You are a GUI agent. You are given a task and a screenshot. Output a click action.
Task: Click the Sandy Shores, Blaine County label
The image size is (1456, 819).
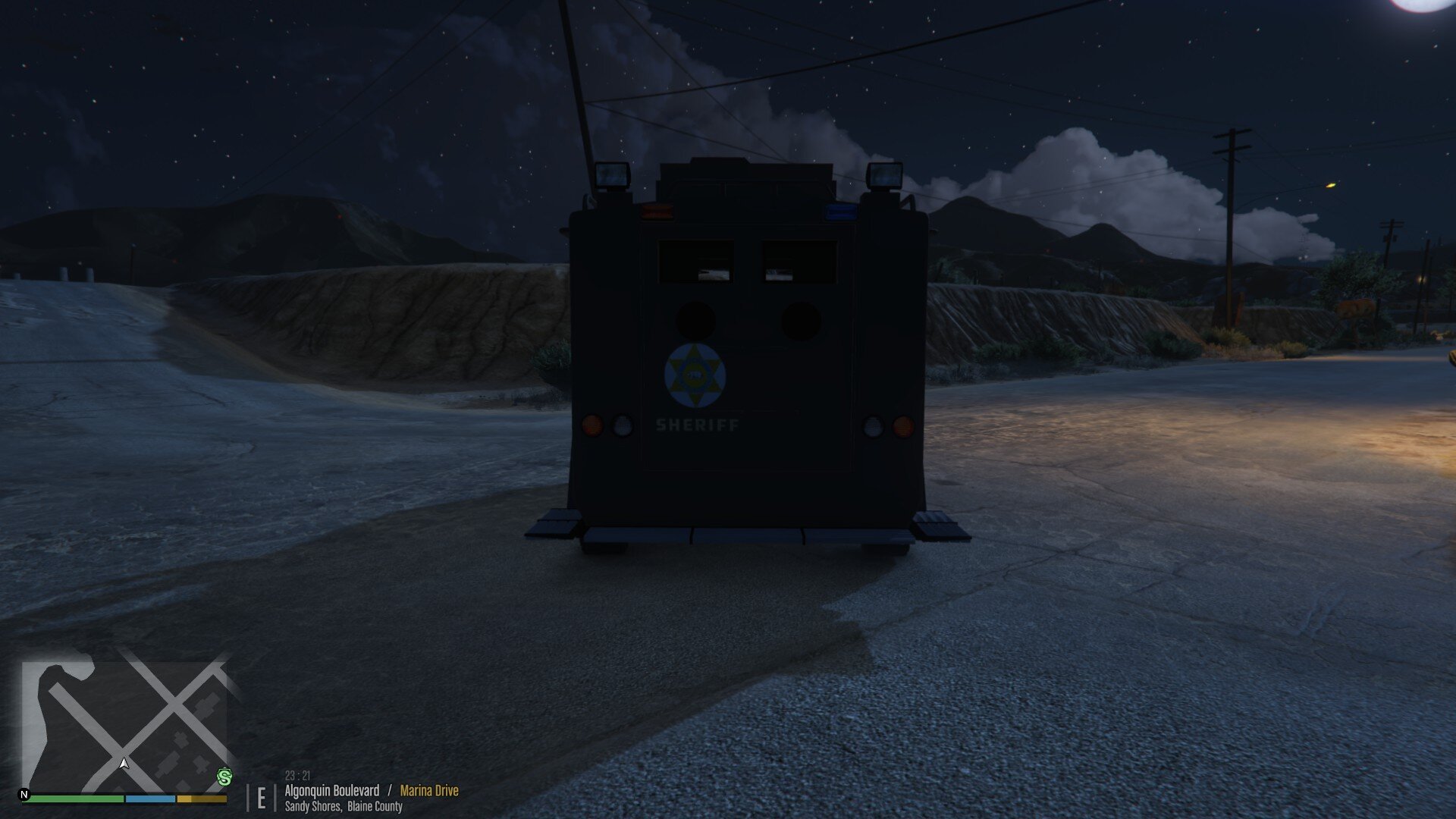[x=343, y=807]
